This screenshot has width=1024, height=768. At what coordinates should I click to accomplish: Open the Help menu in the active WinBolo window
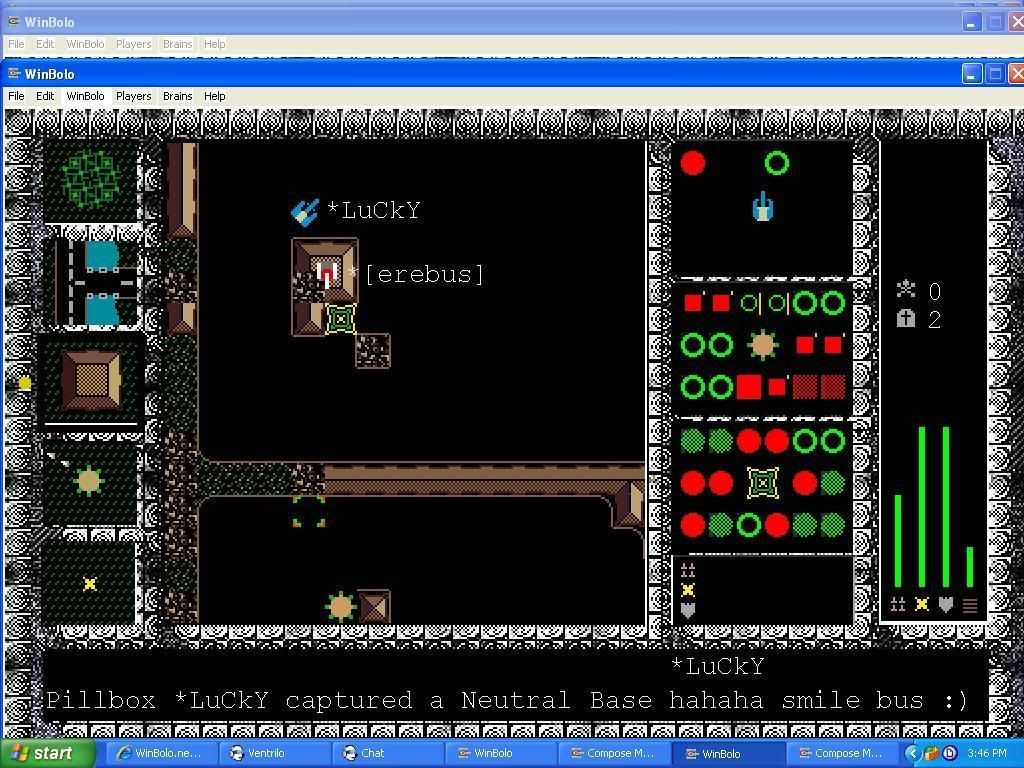pyautogui.click(x=215, y=96)
